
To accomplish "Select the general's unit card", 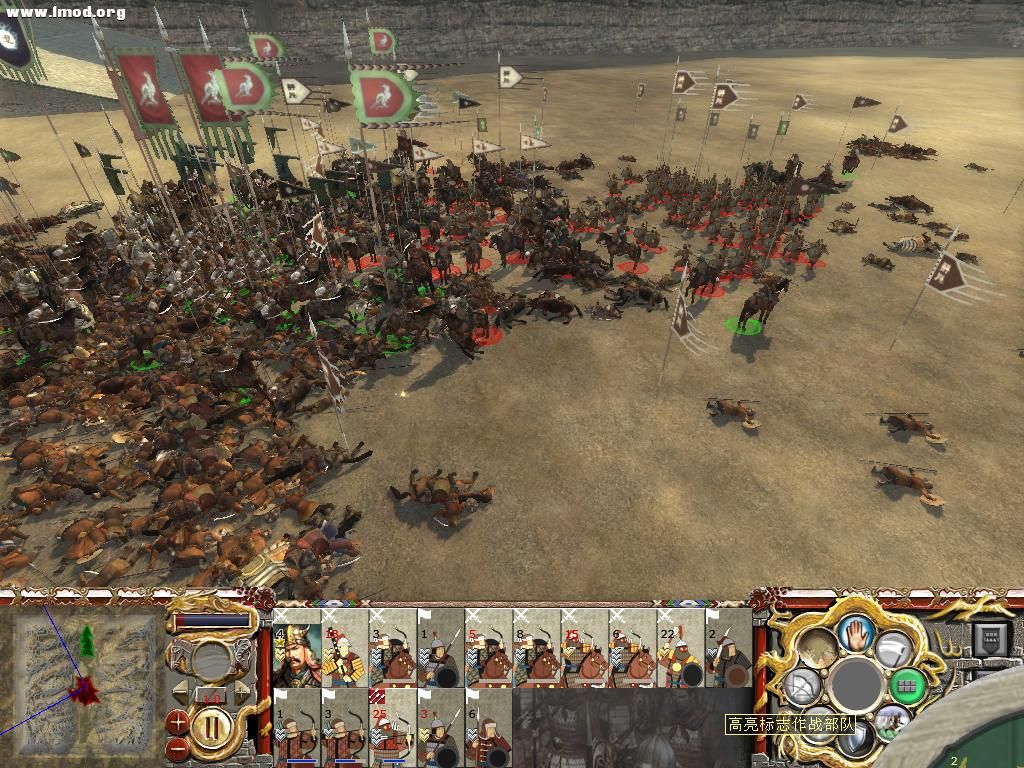I will coord(296,648).
